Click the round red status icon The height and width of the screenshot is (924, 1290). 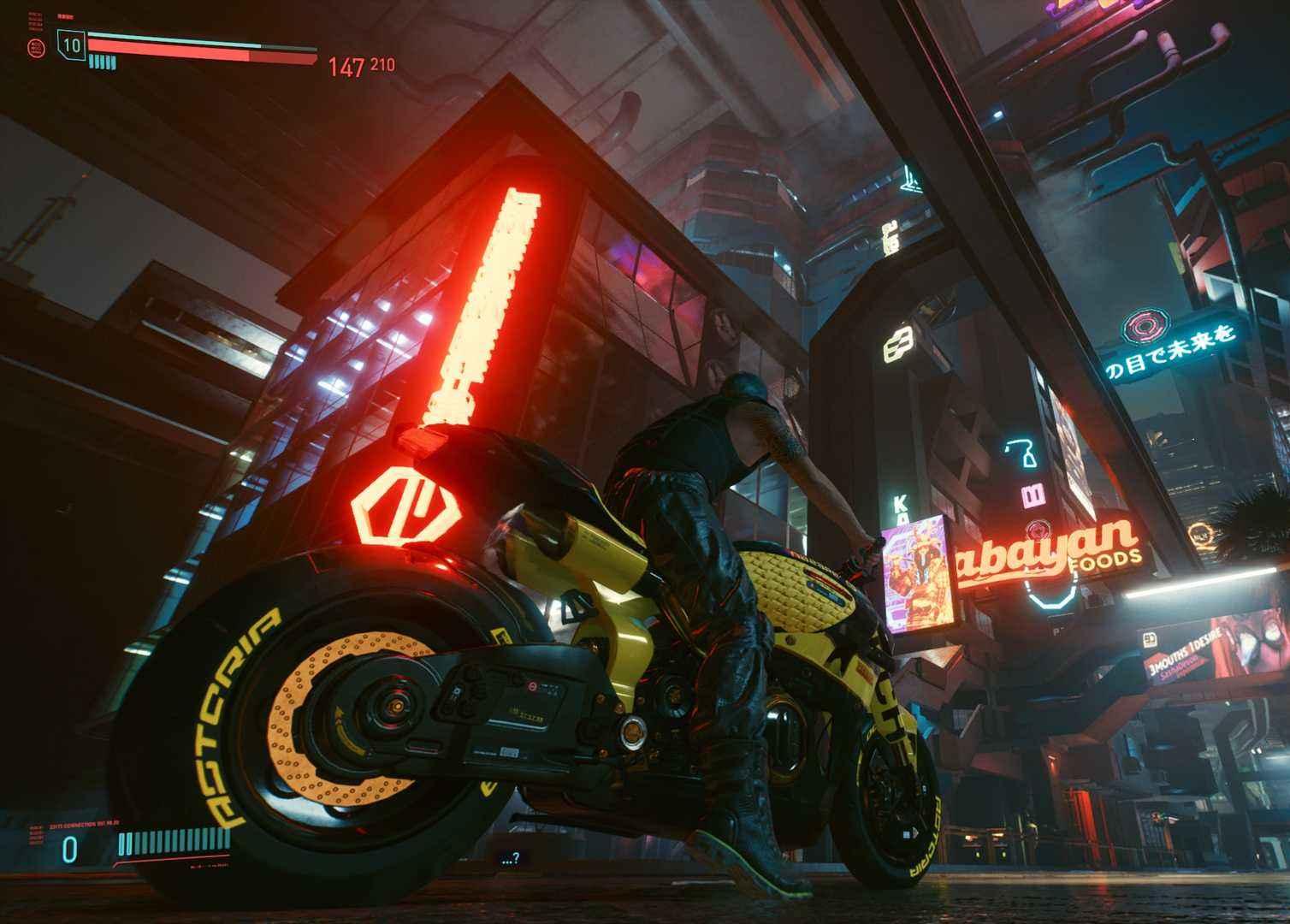click(36, 47)
